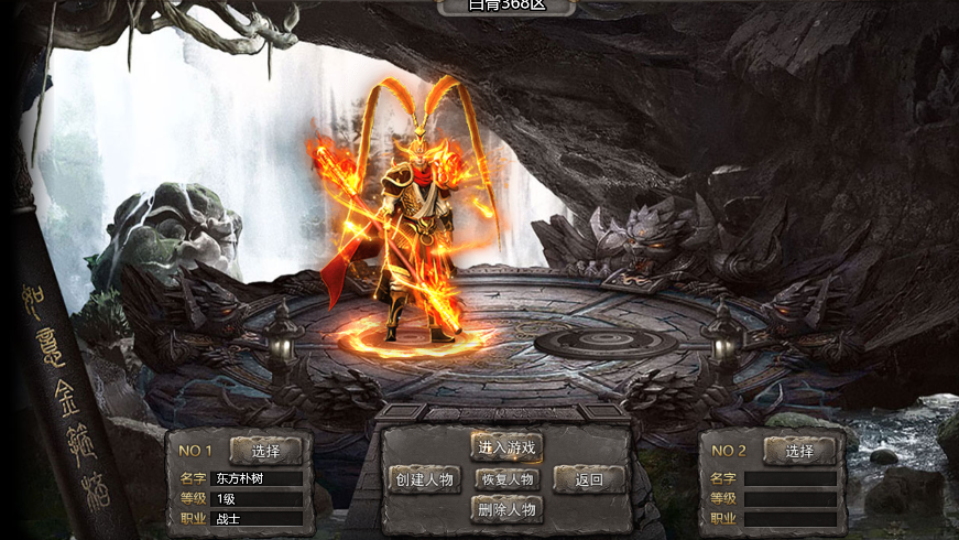Click the 选择 button for slot NO 2

[x=799, y=451]
